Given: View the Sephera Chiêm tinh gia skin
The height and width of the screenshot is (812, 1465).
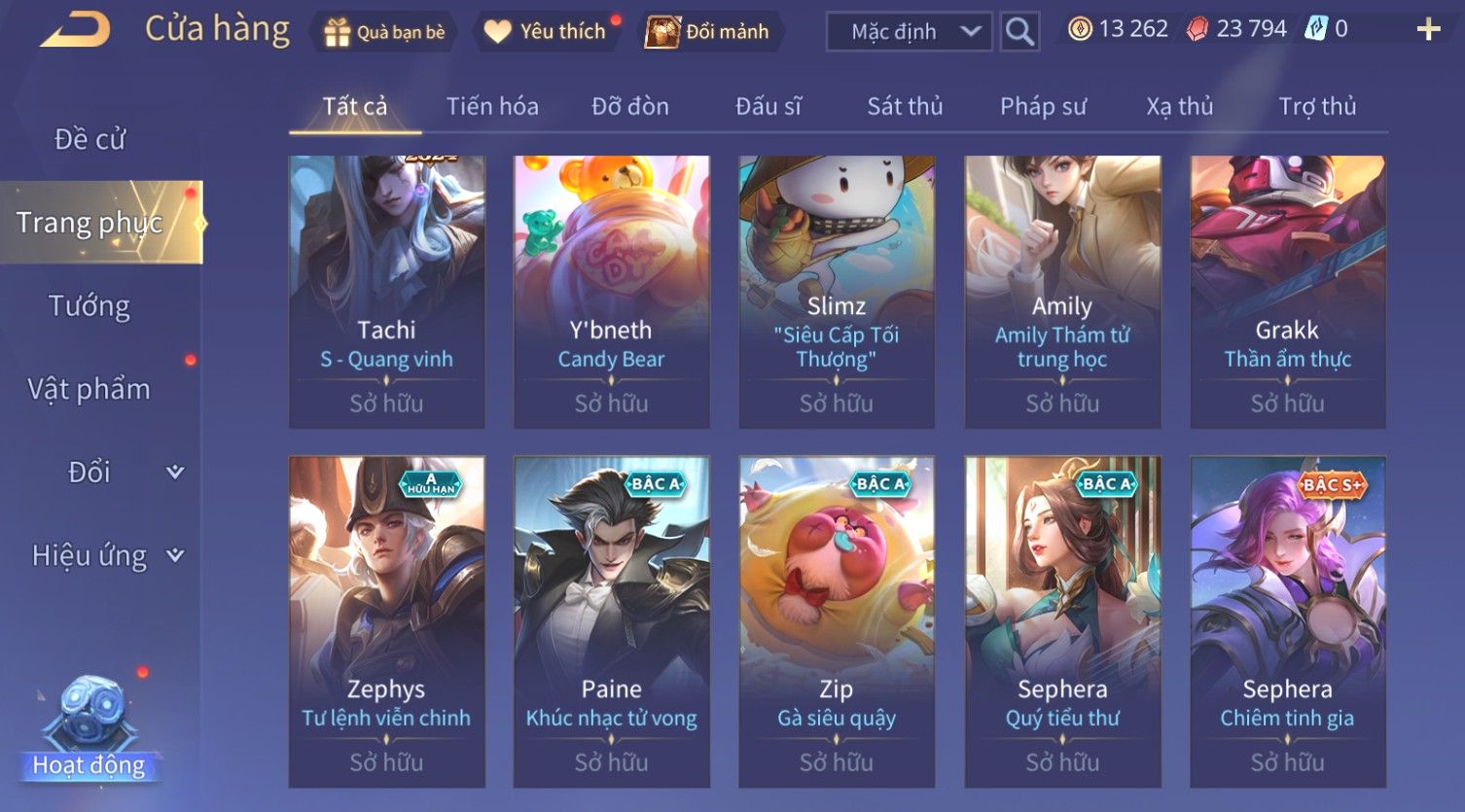Looking at the screenshot, I should coord(1287,620).
